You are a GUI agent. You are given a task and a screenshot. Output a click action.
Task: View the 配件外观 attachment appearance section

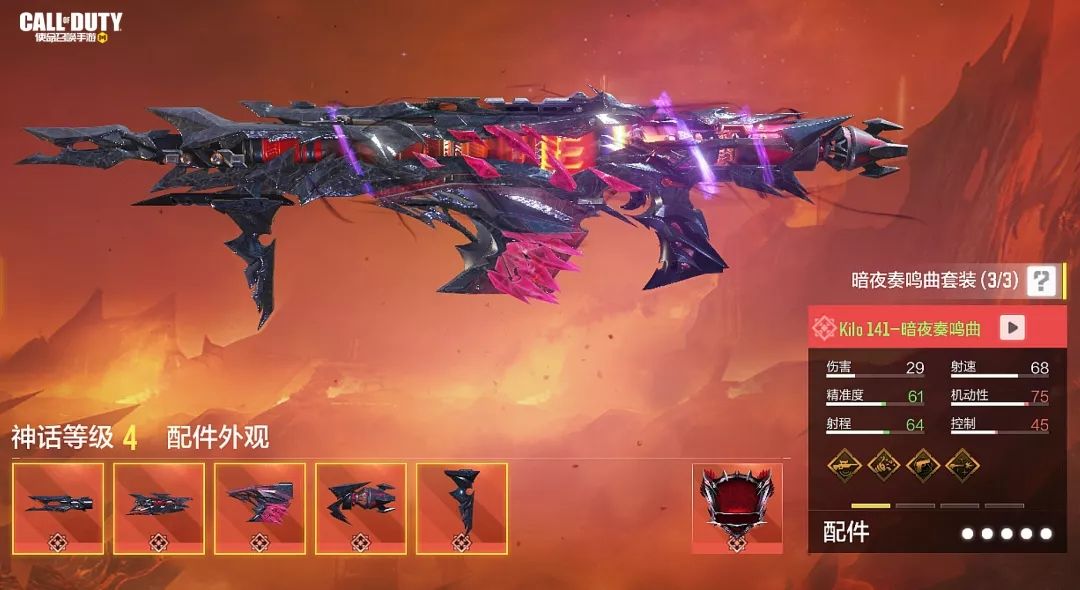pos(217,437)
